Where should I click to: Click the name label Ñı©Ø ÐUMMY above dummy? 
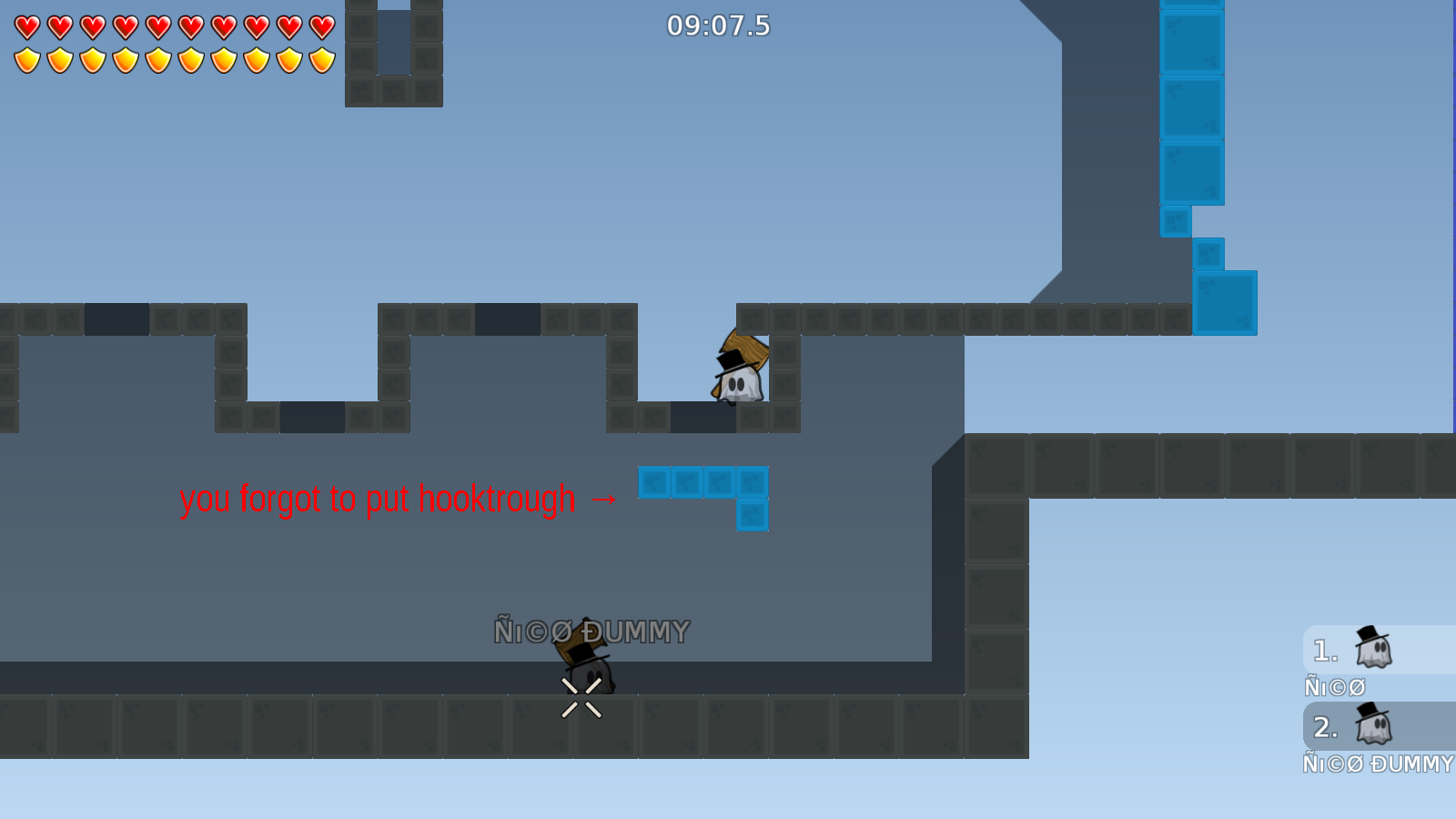(x=592, y=629)
